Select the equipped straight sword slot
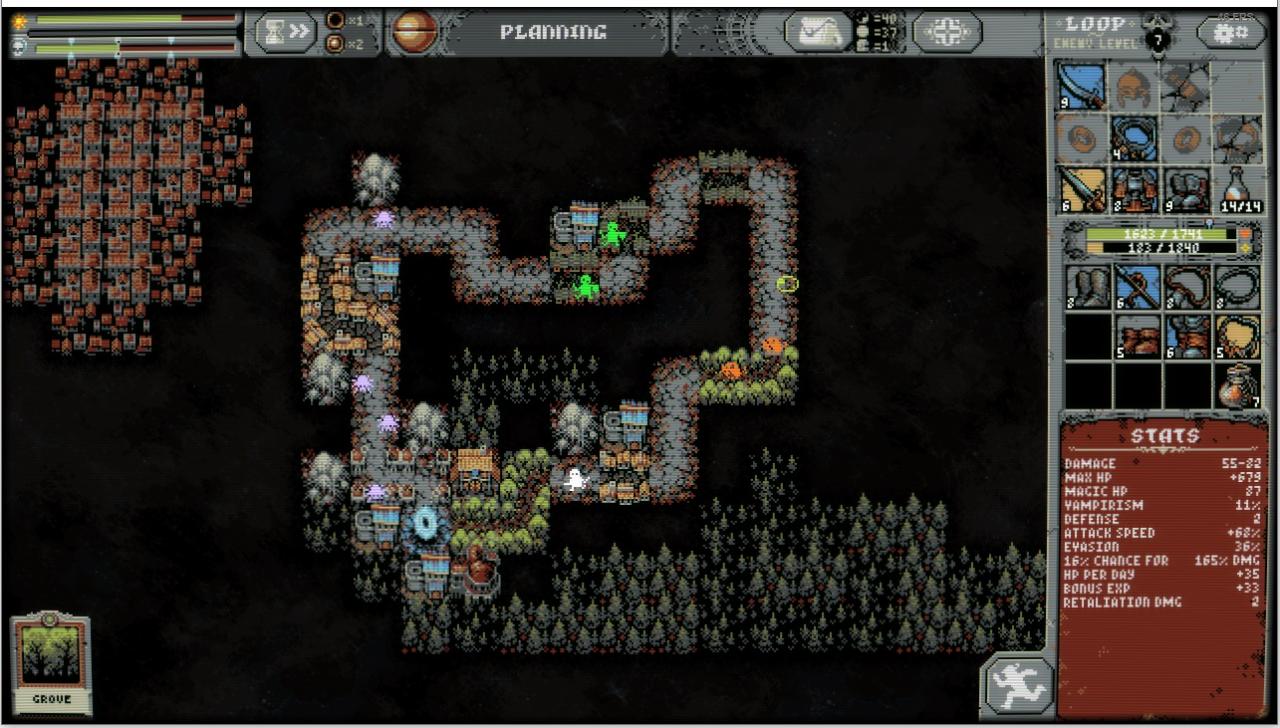Screen dimensions: 1280x728 tap(1082, 188)
